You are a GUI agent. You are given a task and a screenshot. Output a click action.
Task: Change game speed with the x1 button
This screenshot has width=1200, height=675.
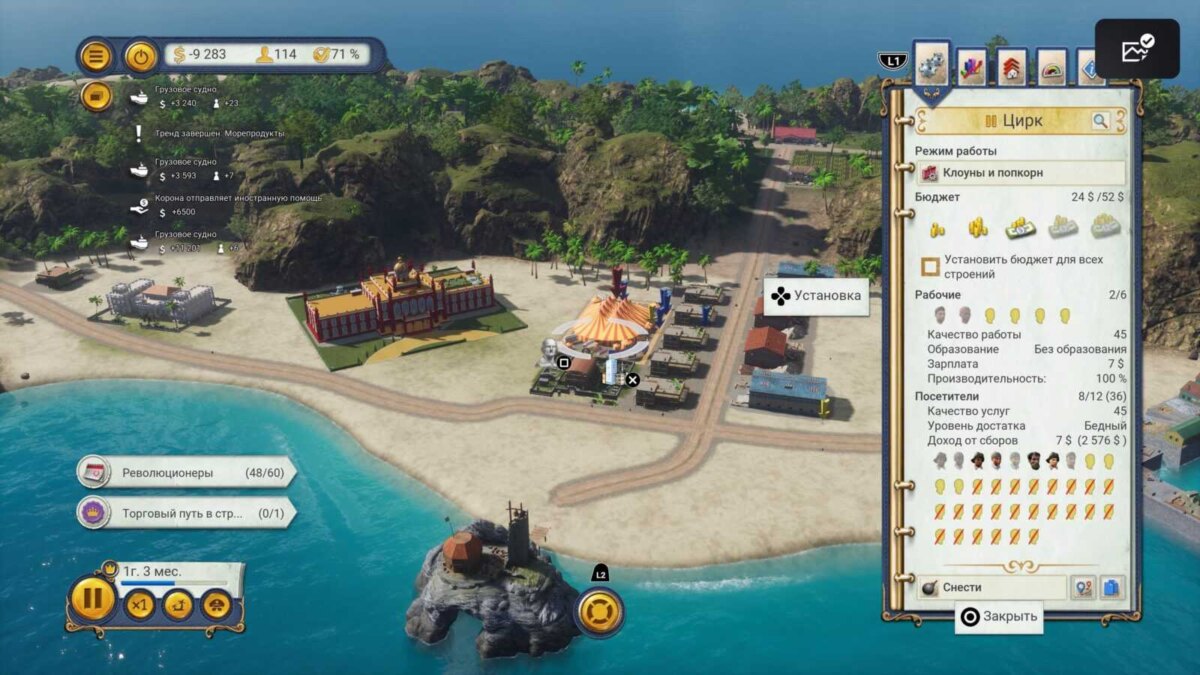click(x=140, y=605)
